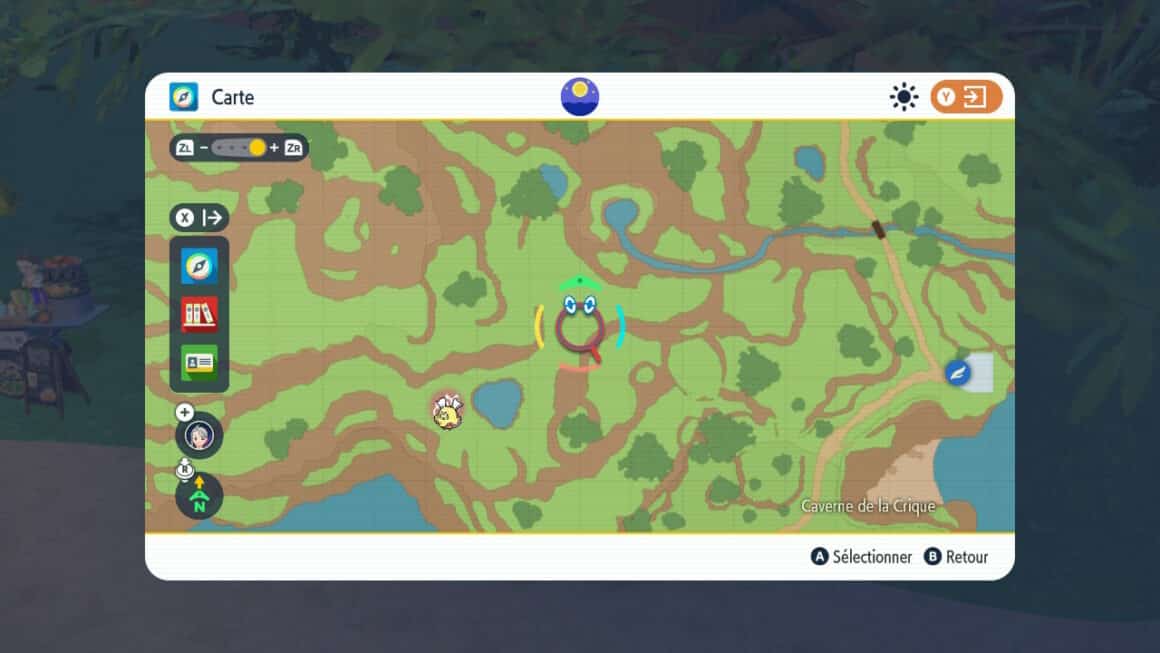Select the blue feather fly-point marker
Screen dimensions: 1160x653
[958, 373]
